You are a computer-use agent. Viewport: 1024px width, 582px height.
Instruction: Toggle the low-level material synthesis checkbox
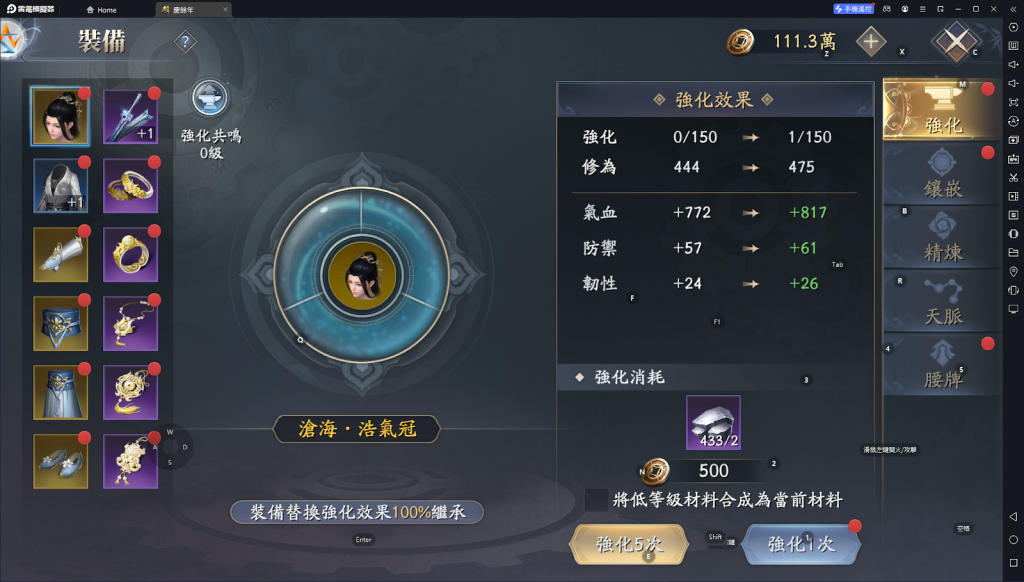(x=597, y=499)
